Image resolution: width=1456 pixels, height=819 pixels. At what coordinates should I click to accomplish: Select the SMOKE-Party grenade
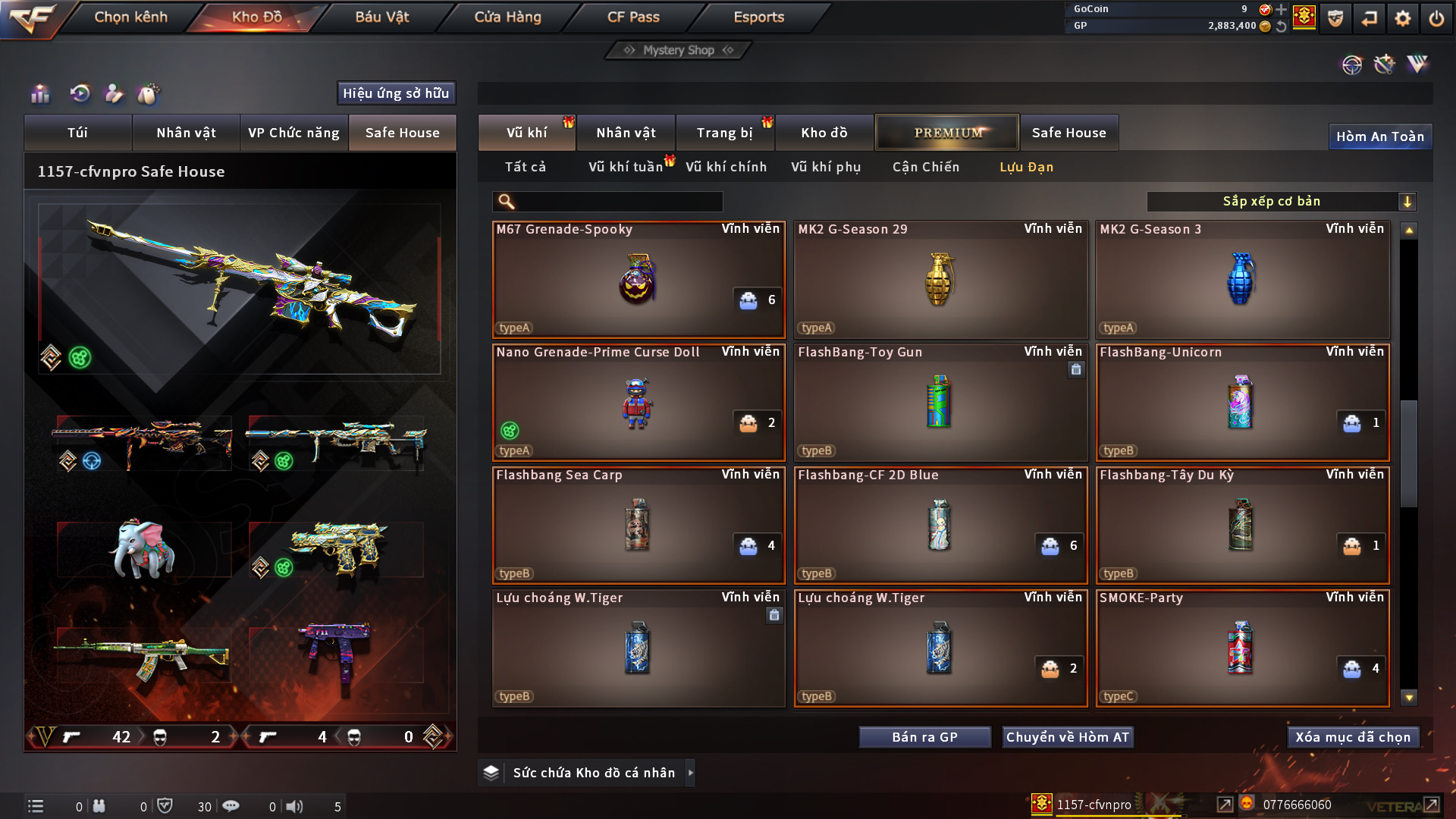click(1241, 648)
